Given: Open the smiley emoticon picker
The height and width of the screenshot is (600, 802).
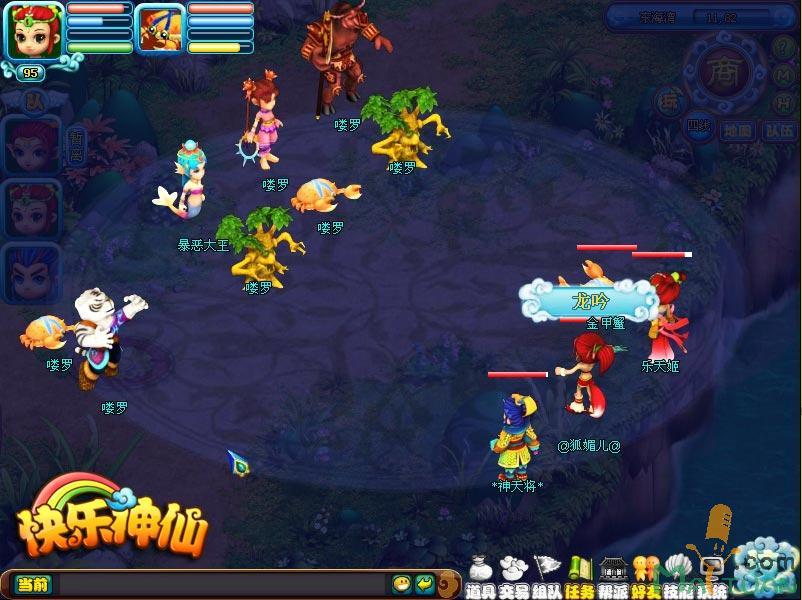Looking at the screenshot, I should [402, 584].
